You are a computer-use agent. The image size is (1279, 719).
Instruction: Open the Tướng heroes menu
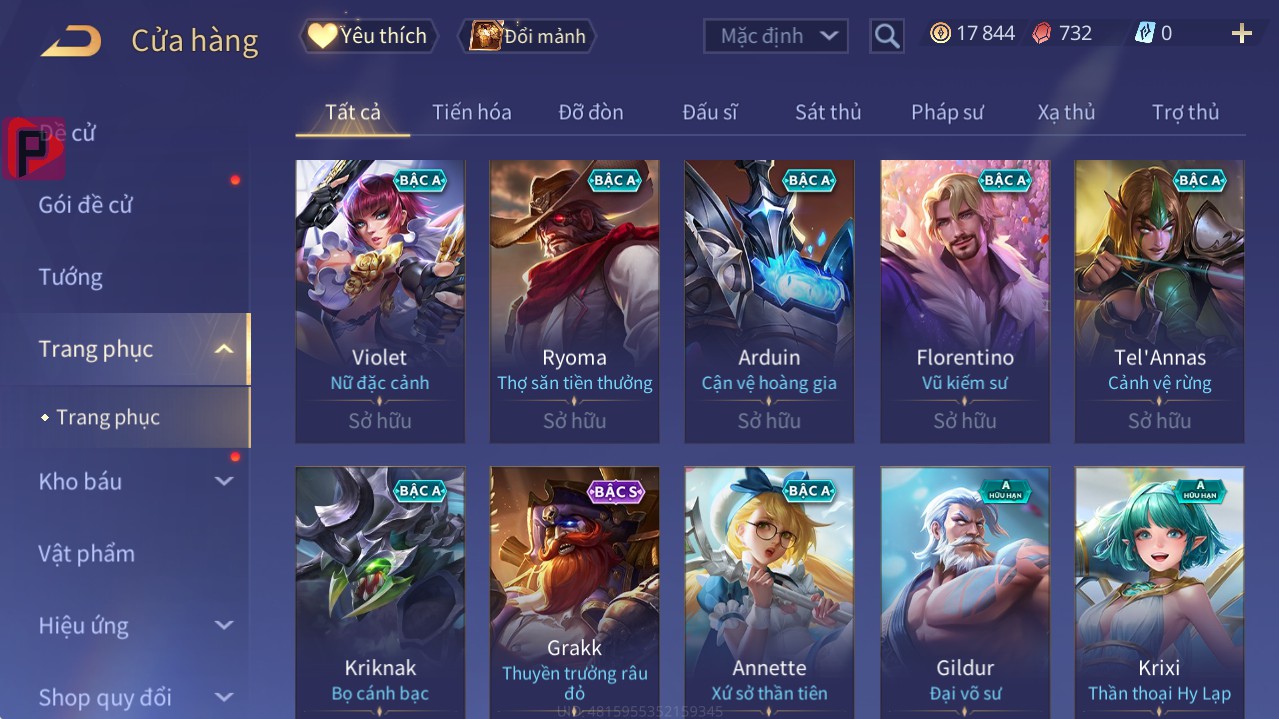click(70, 277)
